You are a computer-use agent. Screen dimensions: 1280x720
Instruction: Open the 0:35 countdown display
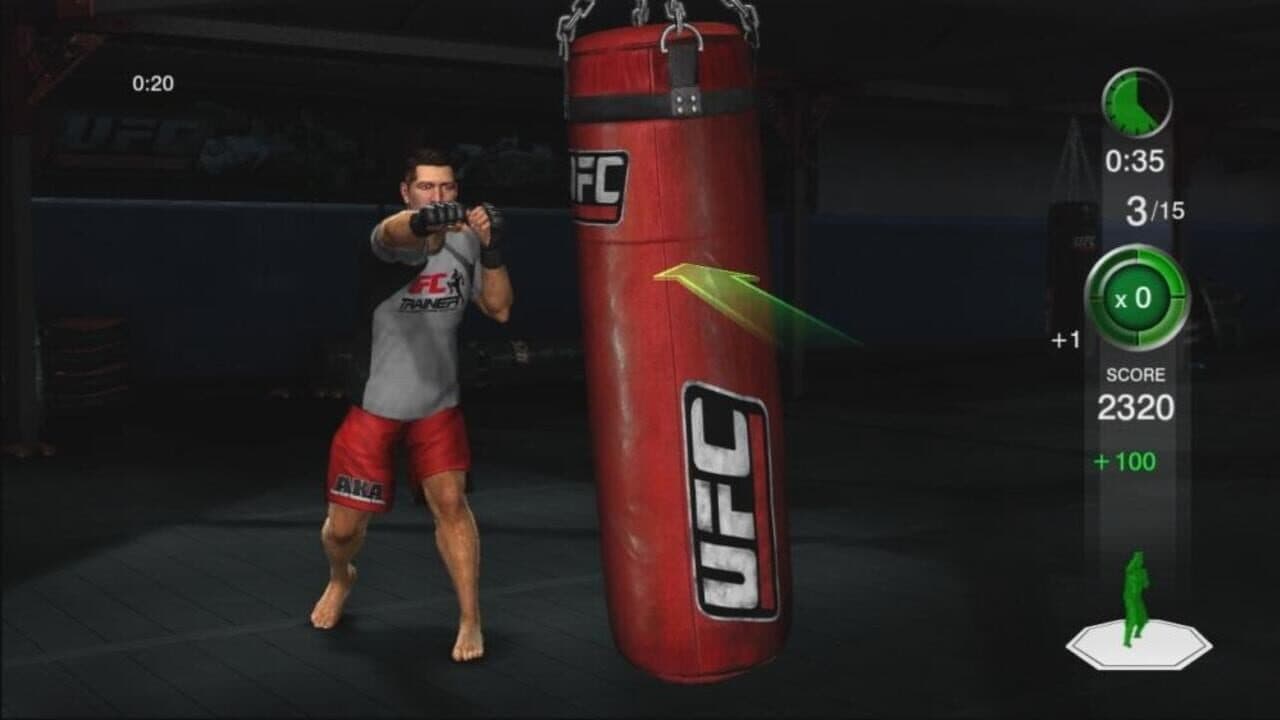1136,158
